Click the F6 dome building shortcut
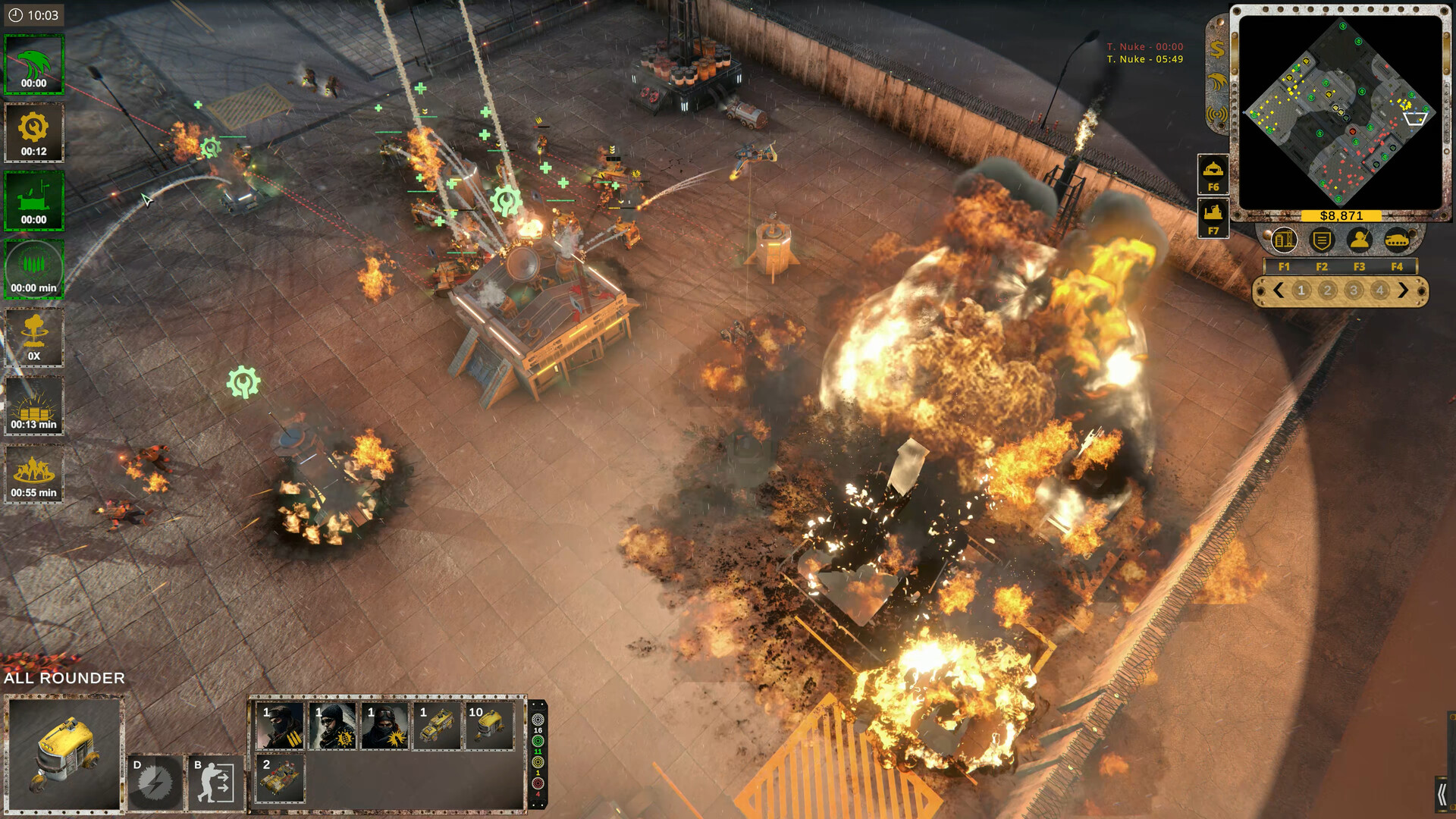The image size is (1456, 819). click(x=1213, y=174)
